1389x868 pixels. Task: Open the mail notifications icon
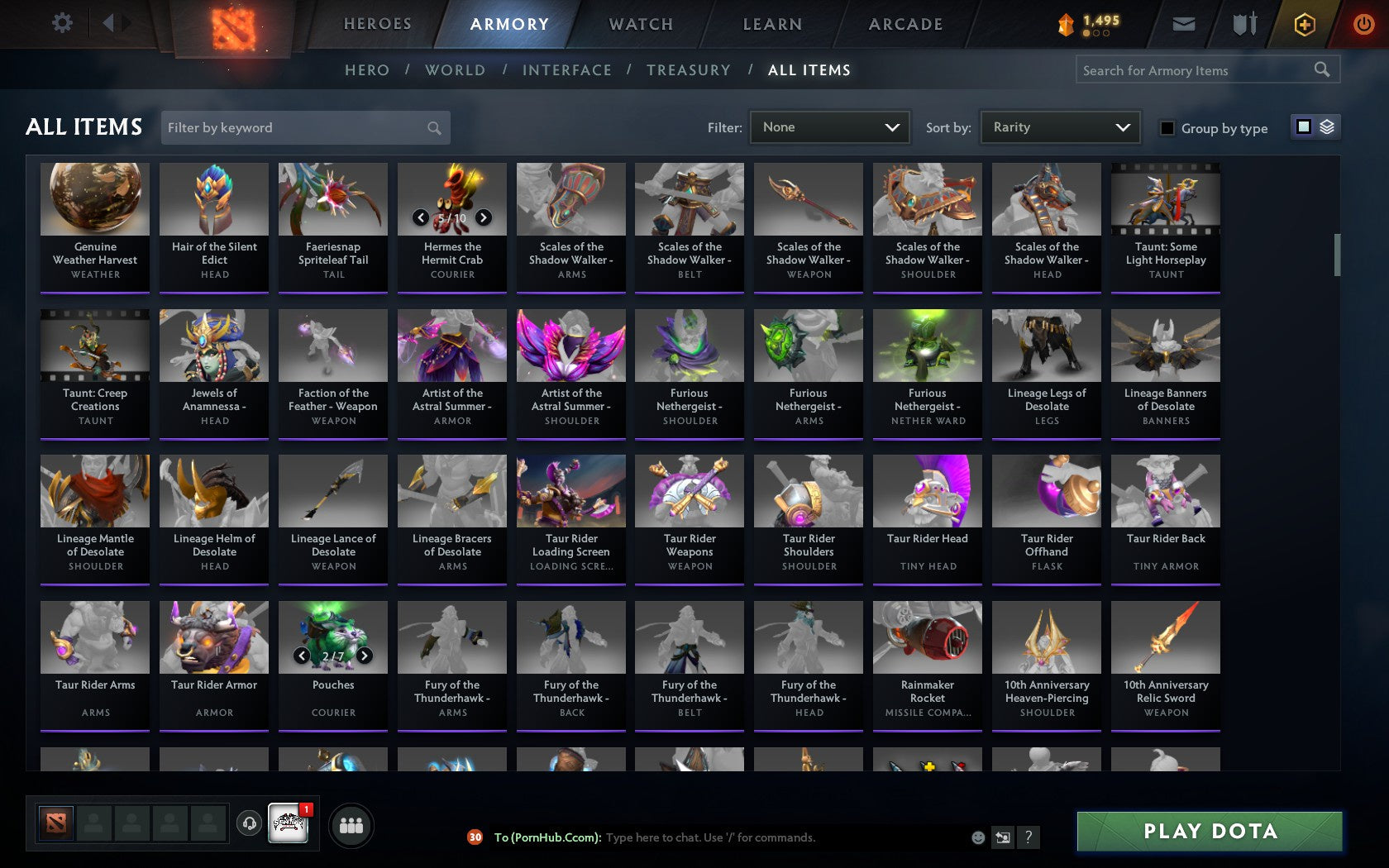1184,24
